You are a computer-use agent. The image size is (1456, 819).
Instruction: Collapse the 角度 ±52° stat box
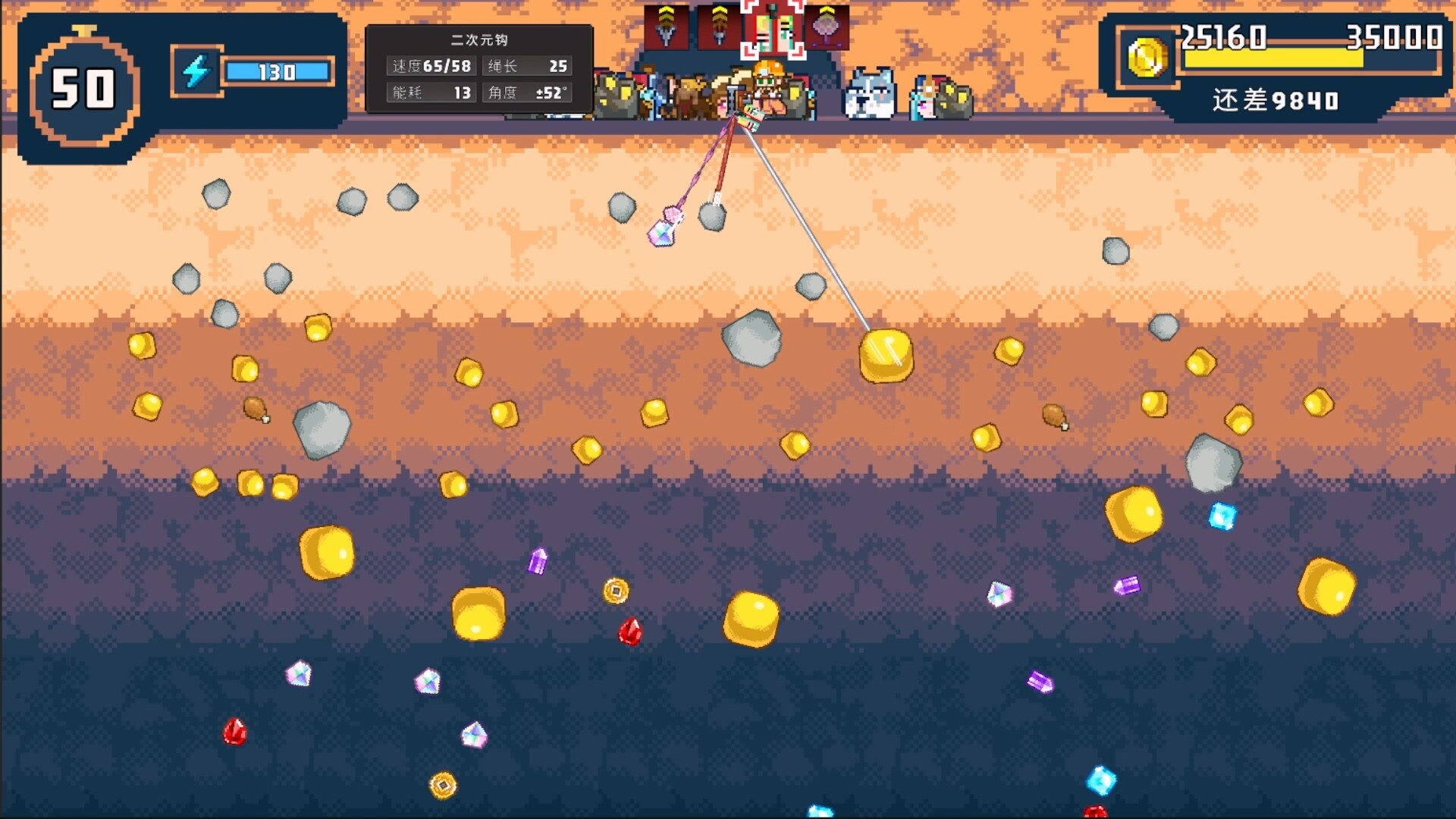coord(527,93)
